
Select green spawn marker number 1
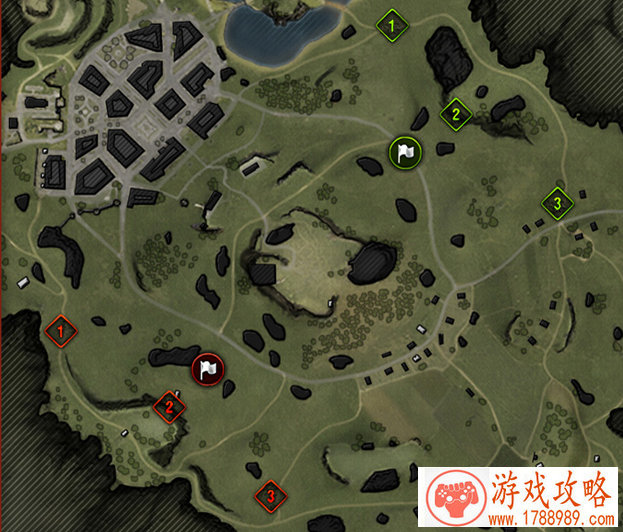pos(392,24)
